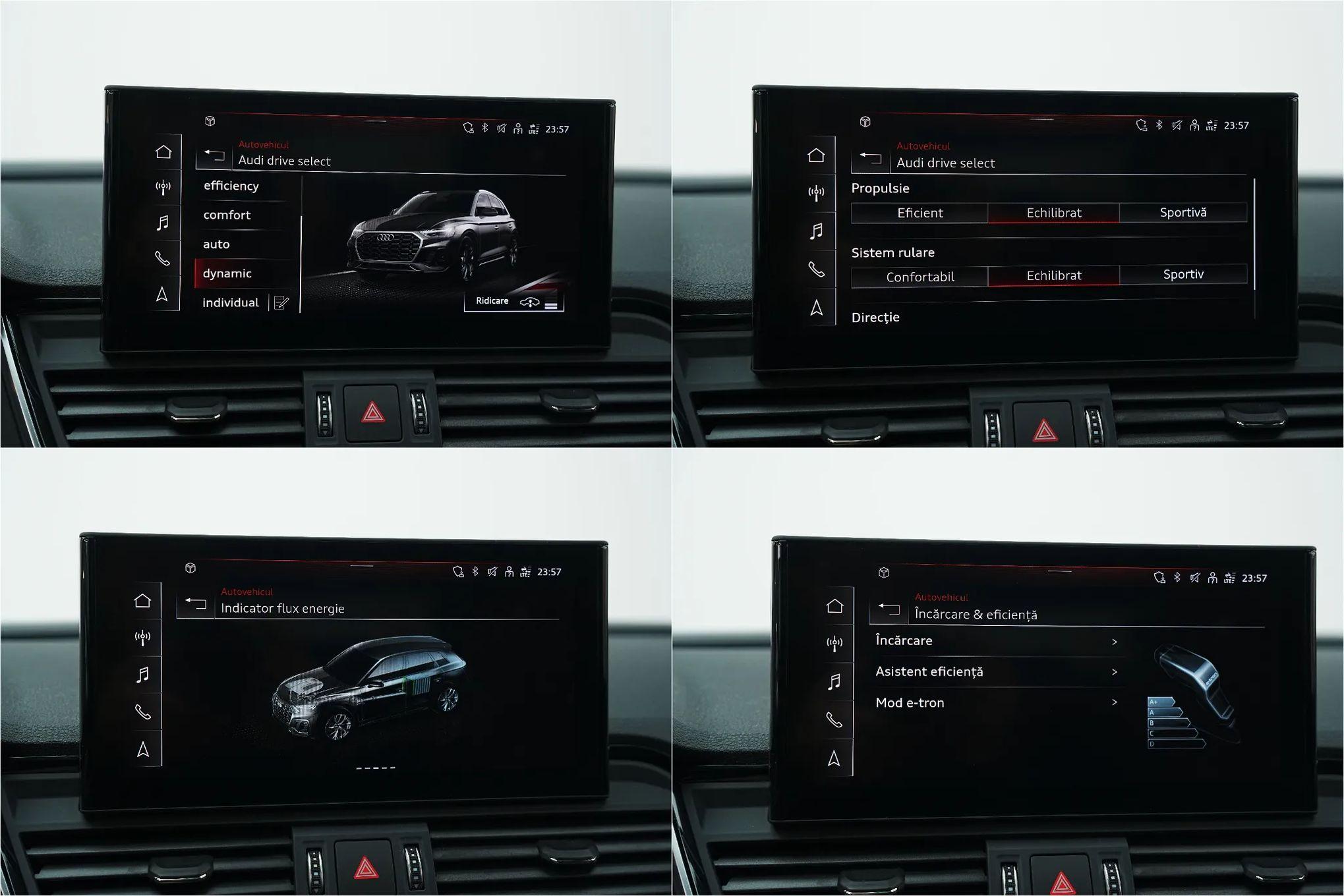Select Eficient propulsion mode
Screen dimensions: 1344x896
(919, 212)
